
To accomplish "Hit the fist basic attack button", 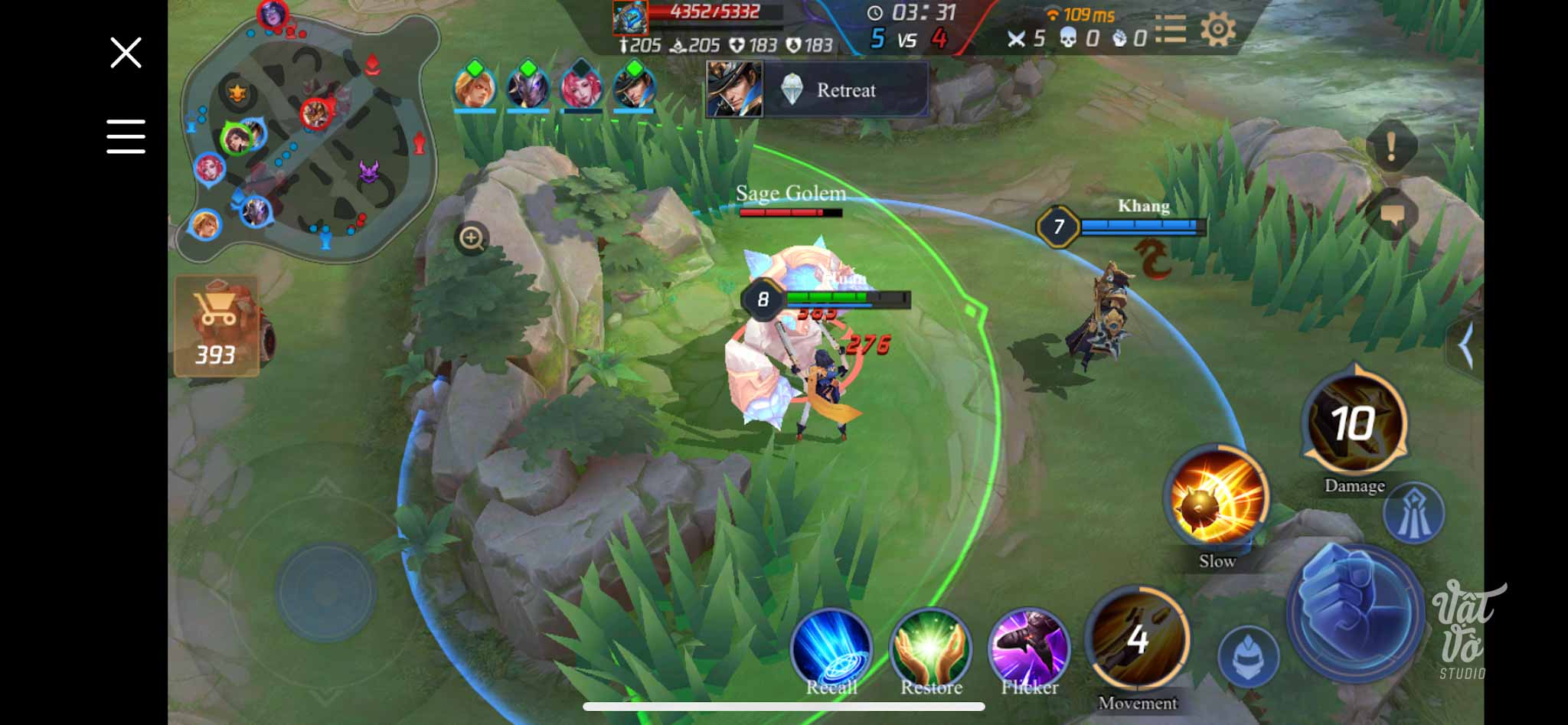I will click(x=1354, y=611).
